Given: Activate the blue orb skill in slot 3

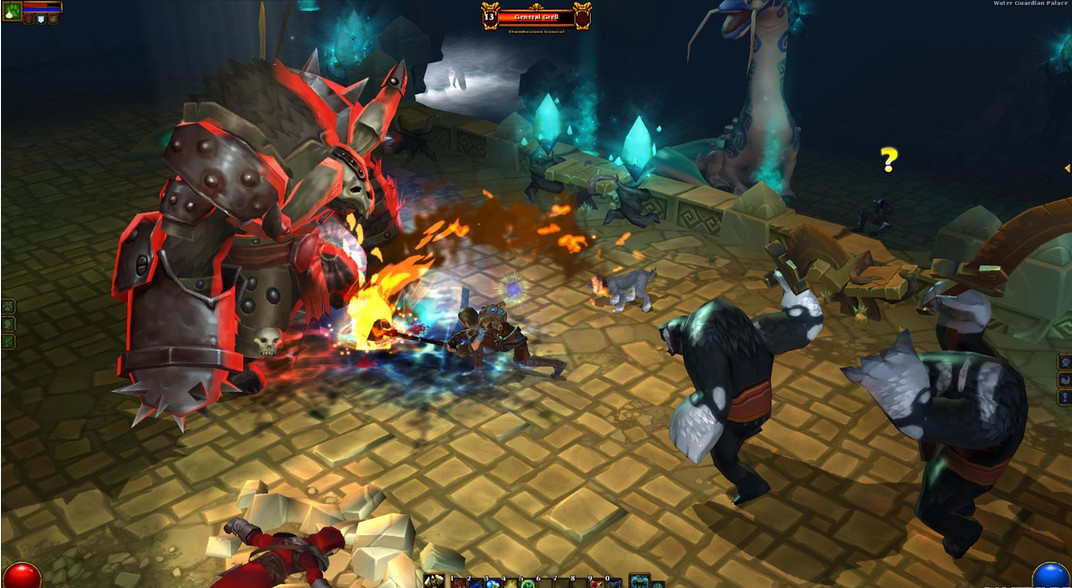Looking at the screenshot, I should click(x=494, y=583).
